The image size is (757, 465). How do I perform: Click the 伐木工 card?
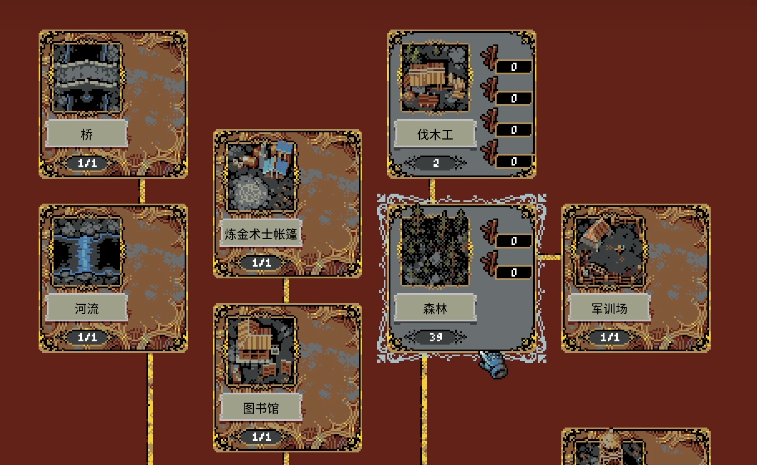(461, 104)
